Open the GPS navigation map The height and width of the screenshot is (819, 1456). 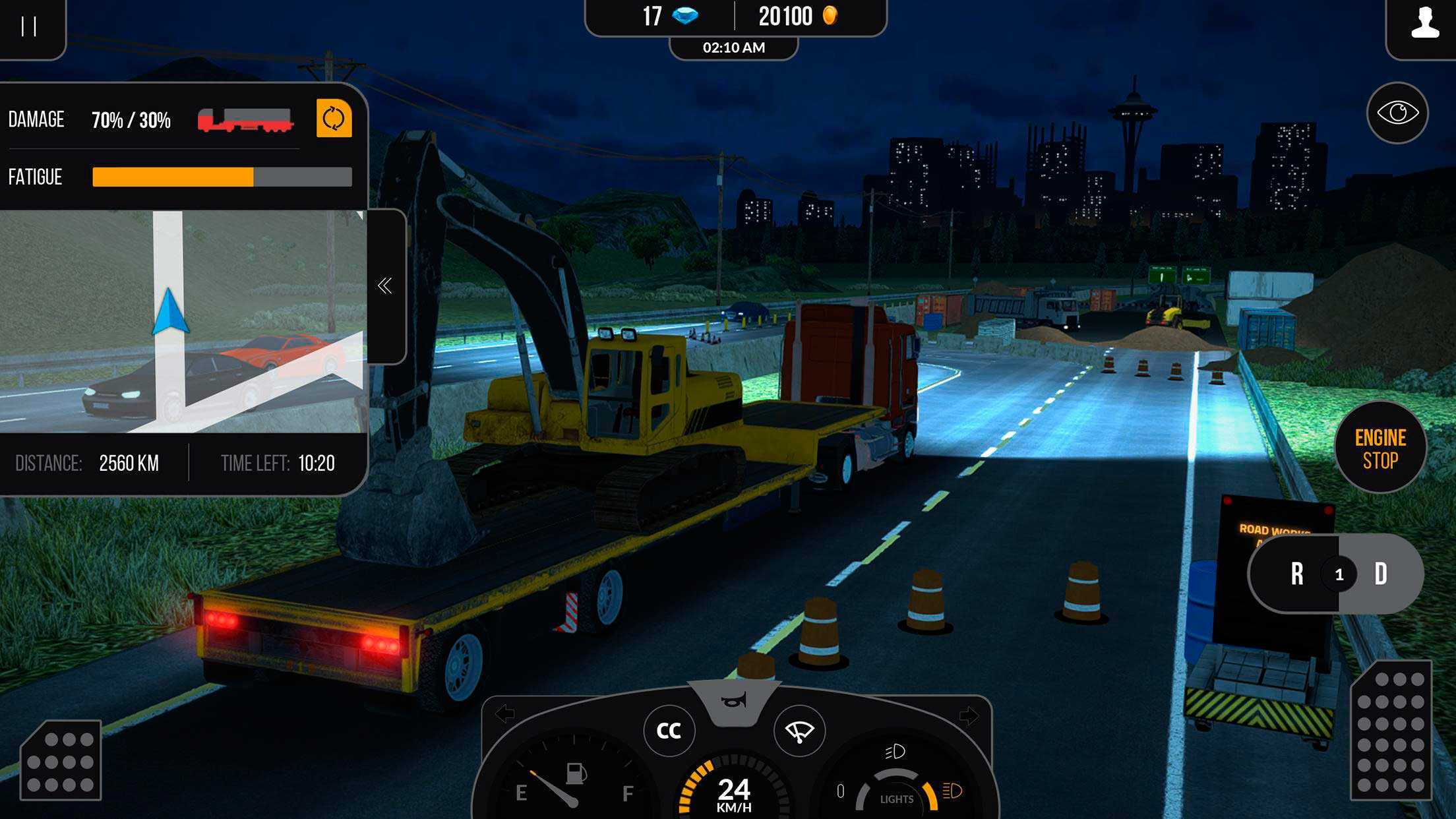pyautogui.click(x=182, y=321)
